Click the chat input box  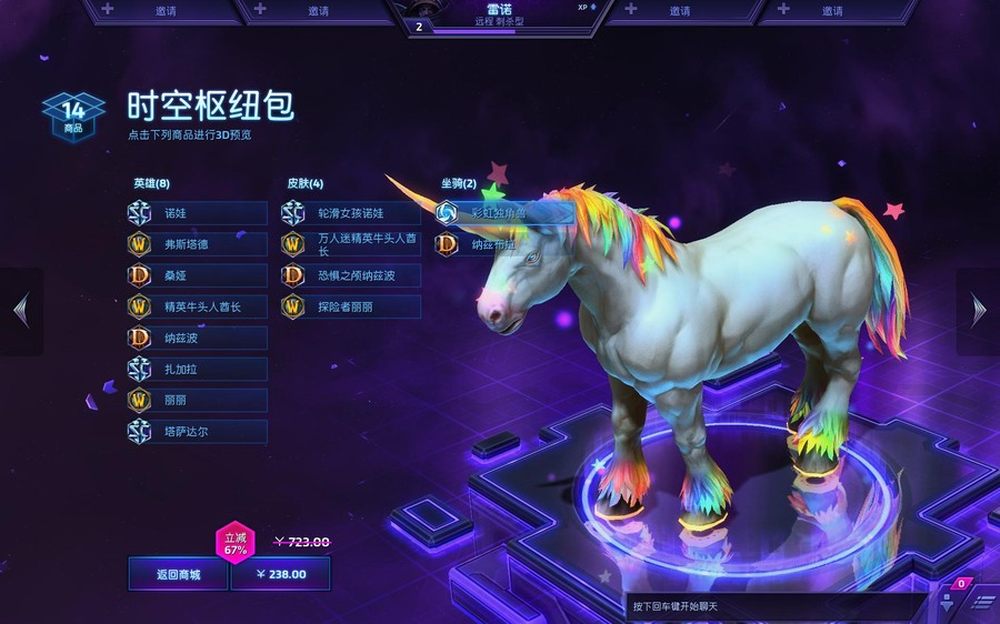775,606
